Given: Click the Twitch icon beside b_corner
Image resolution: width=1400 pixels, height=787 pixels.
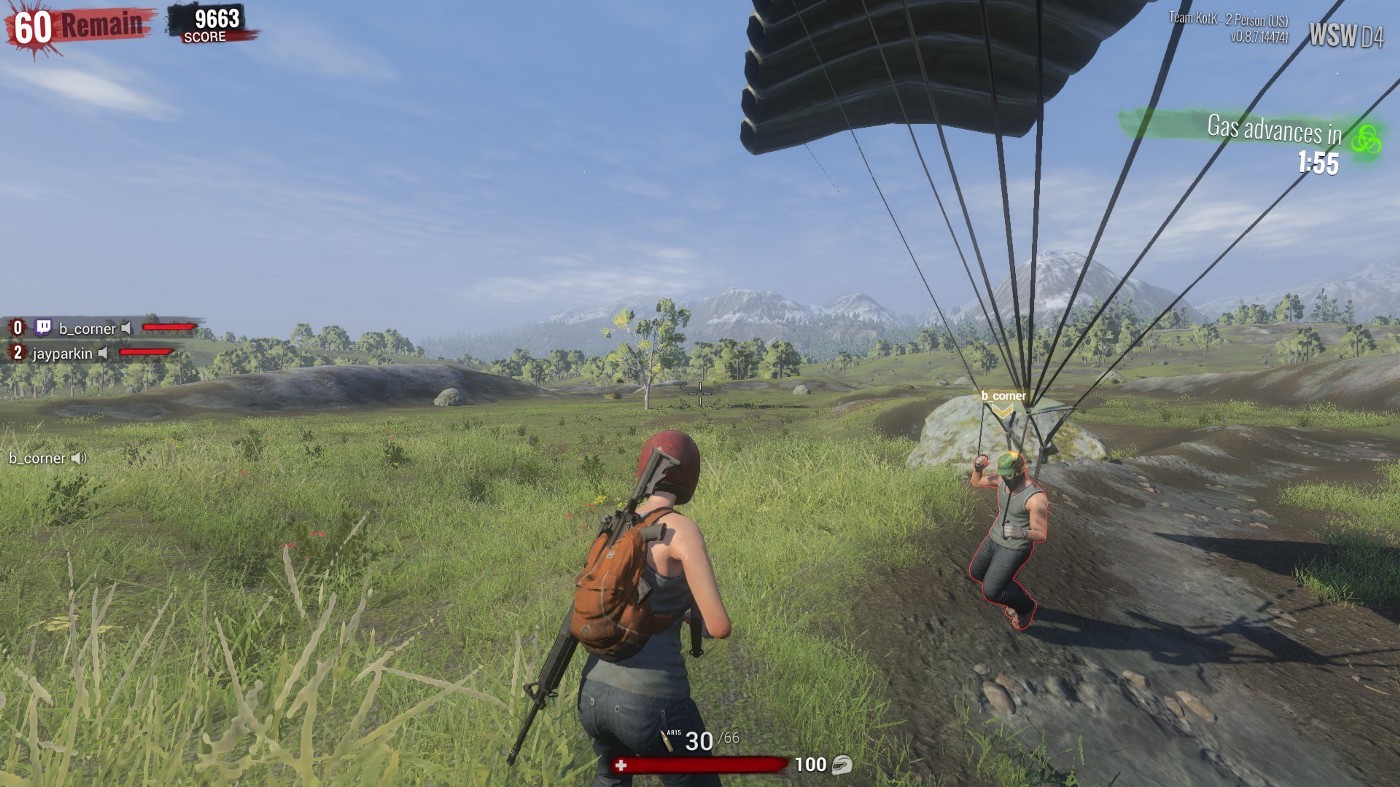Looking at the screenshot, I should 43,327.
